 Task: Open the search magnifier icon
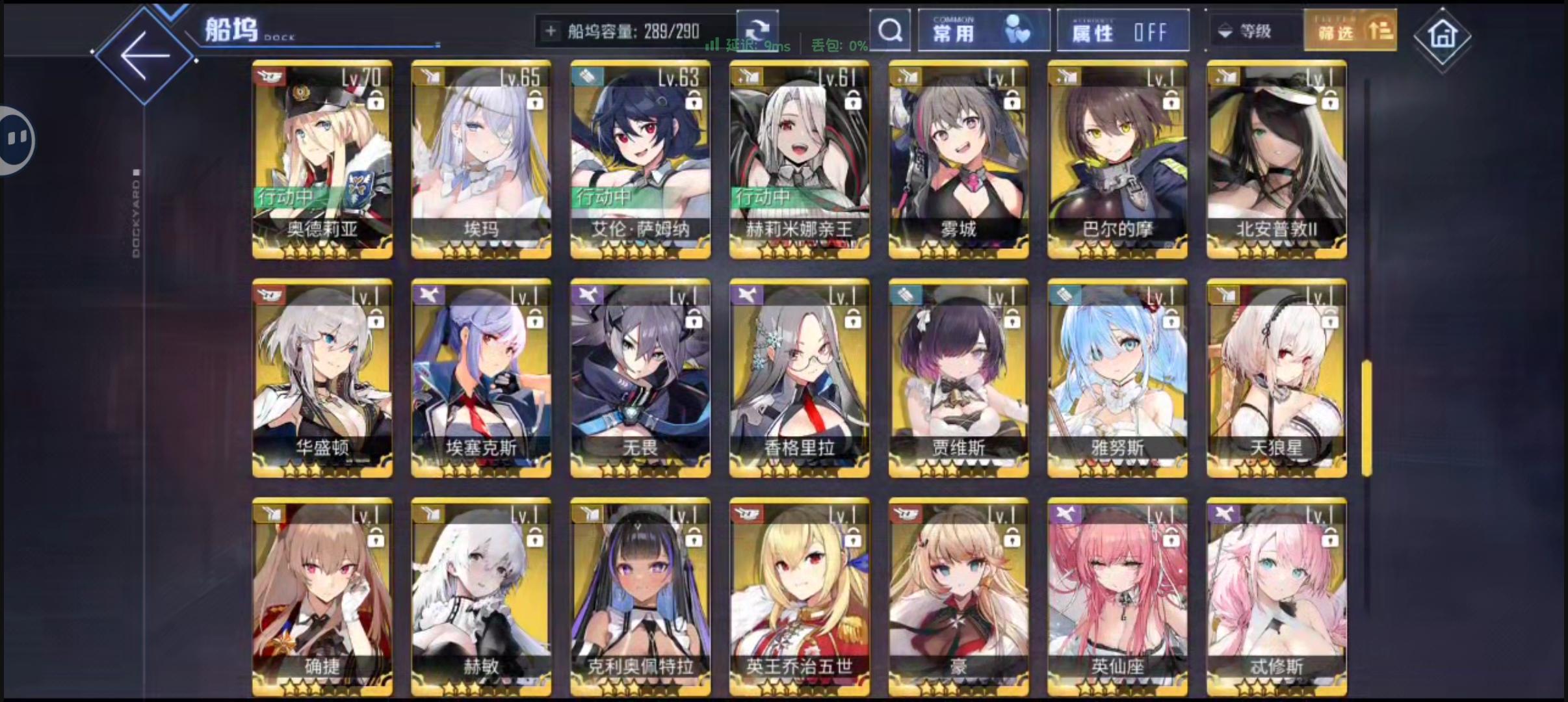point(889,31)
